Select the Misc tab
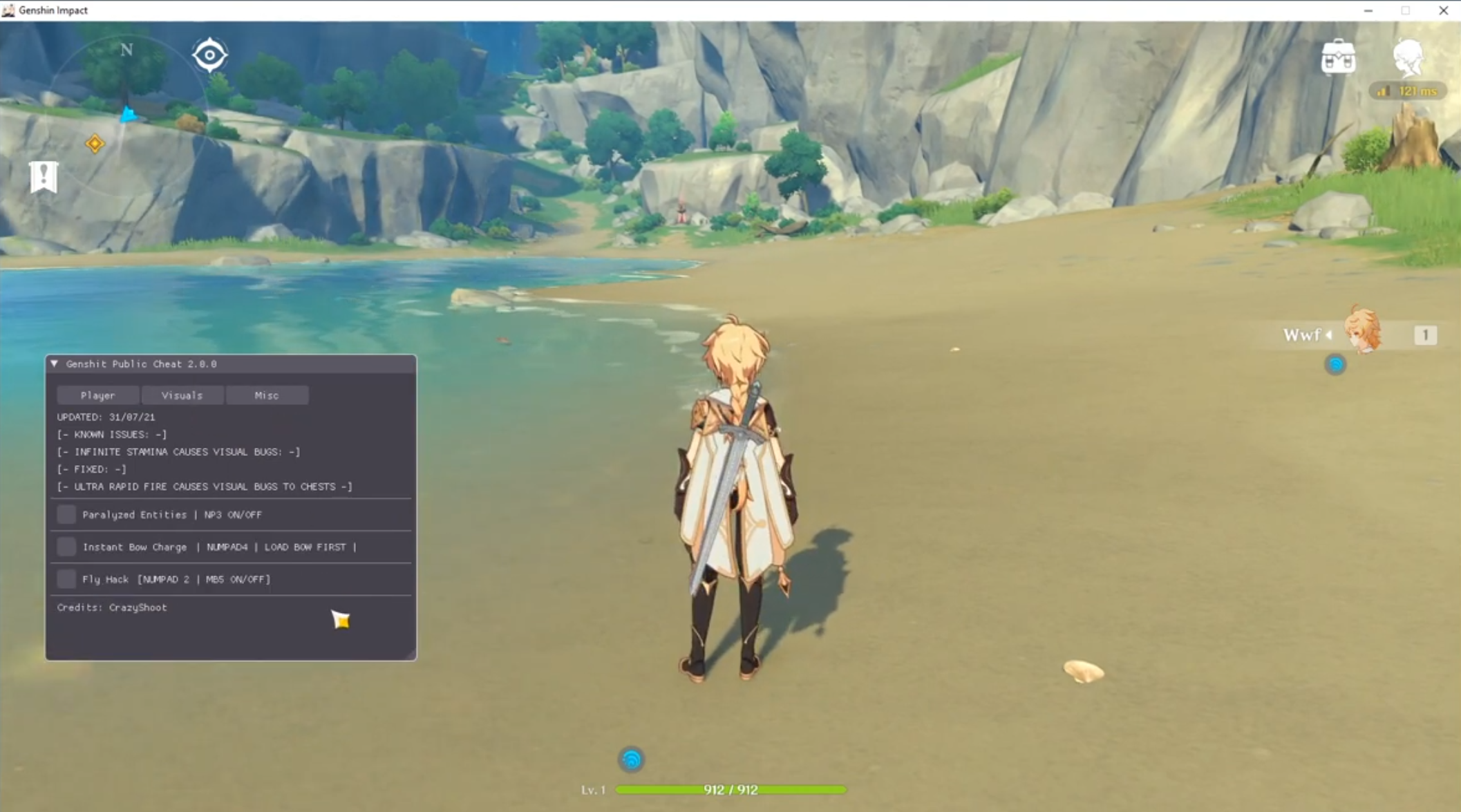Viewport: 1461px width, 812px height. [267, 395]
